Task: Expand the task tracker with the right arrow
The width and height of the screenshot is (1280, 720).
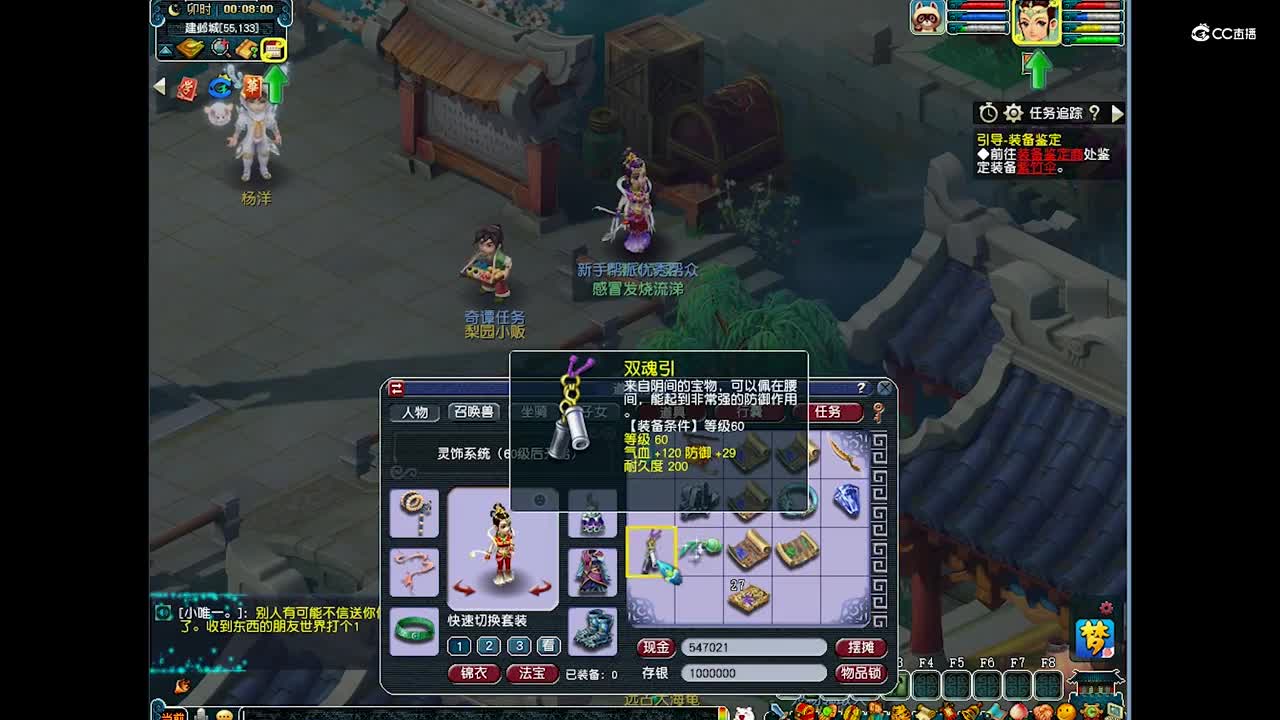Action: [1118, 113]
